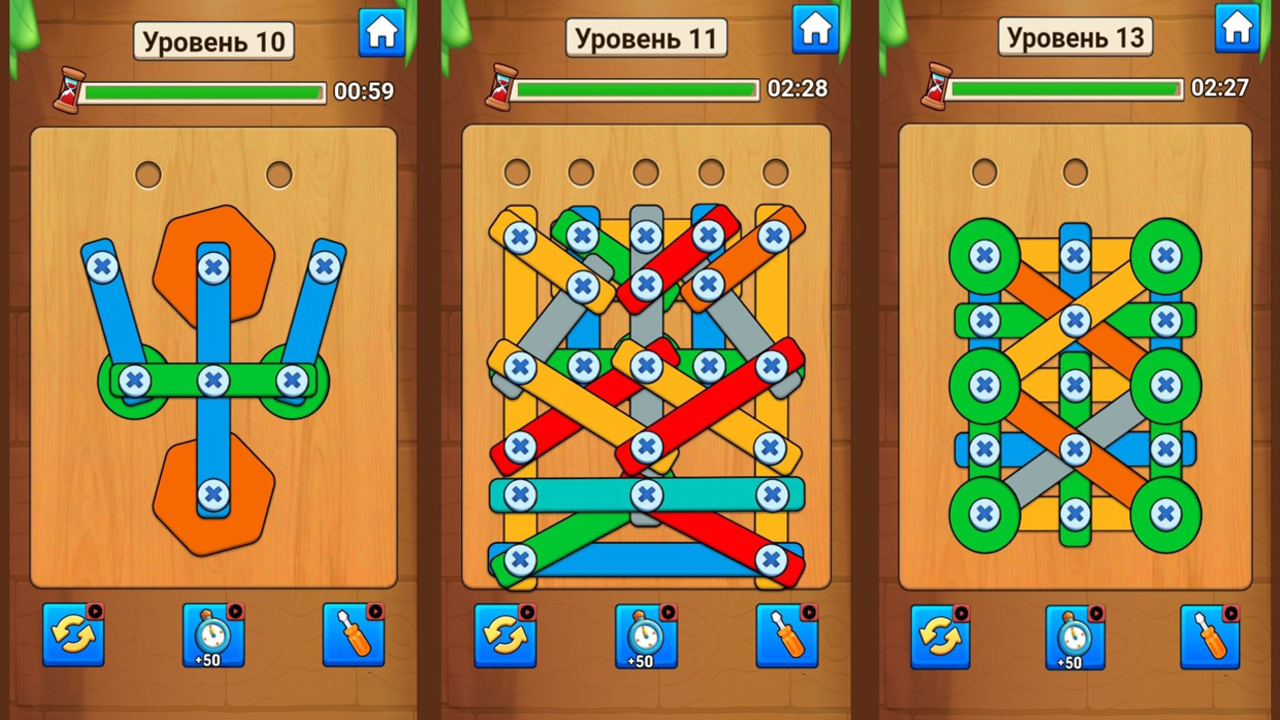Click the Уровень 10 level label
1280x720 pixels.
pos(213,40)
